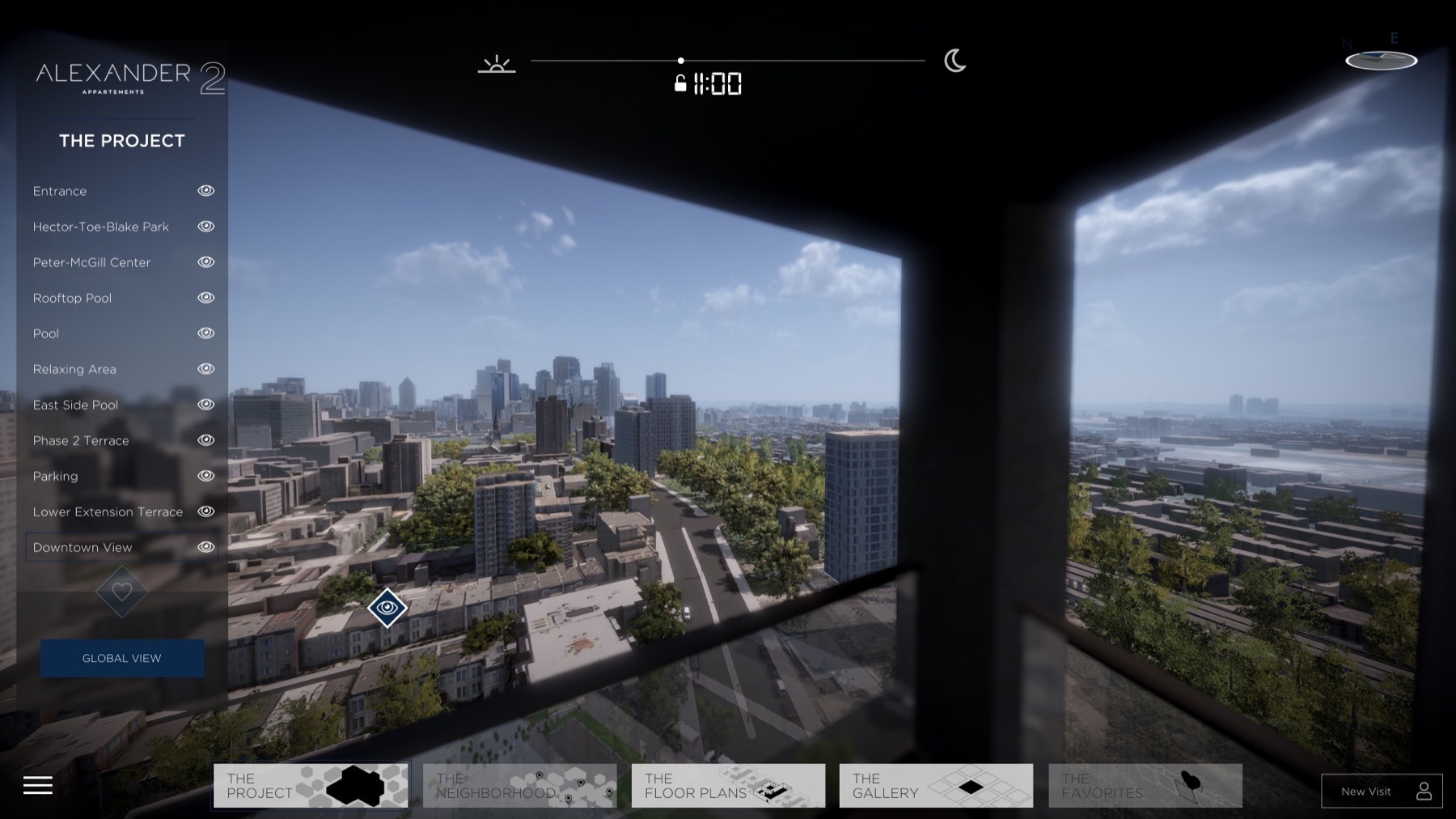Show the Lower Extension Terrace
Image resolution: width=1456 pixels, height=819 pixels.
click(x=108, y=511)
